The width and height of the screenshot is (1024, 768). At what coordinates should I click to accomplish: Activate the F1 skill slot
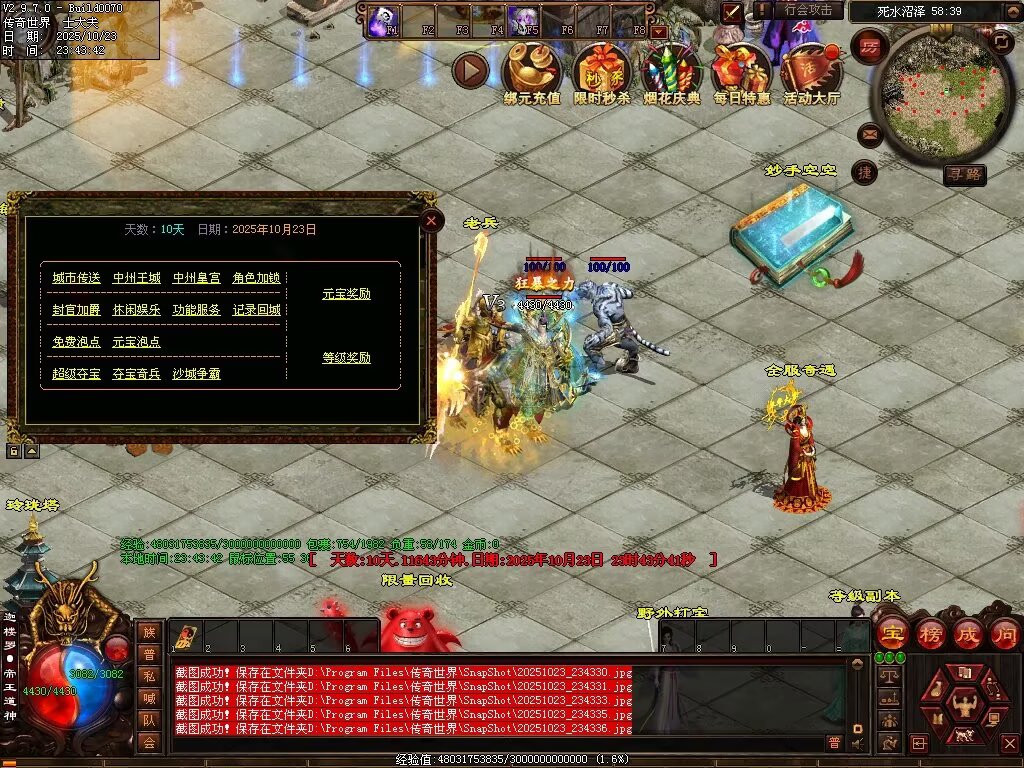coord(381,21)
